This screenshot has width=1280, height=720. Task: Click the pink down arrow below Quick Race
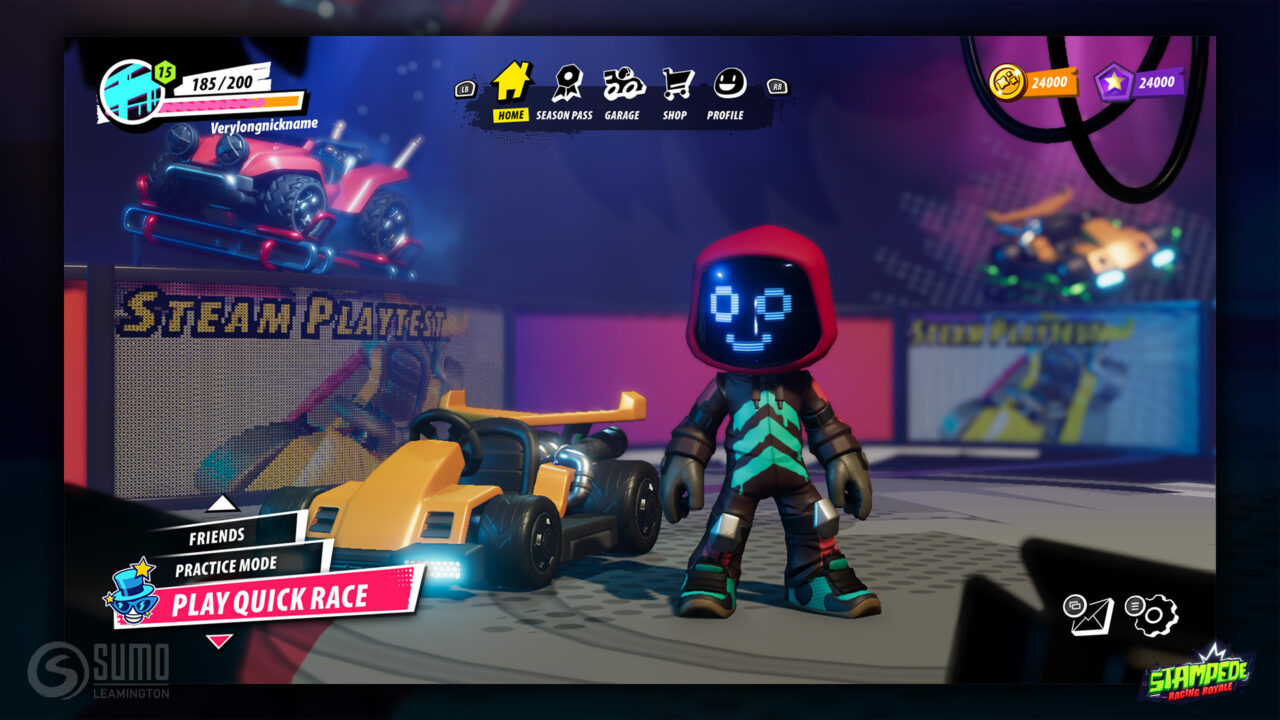pyautogui.click(x=218, y=640)
